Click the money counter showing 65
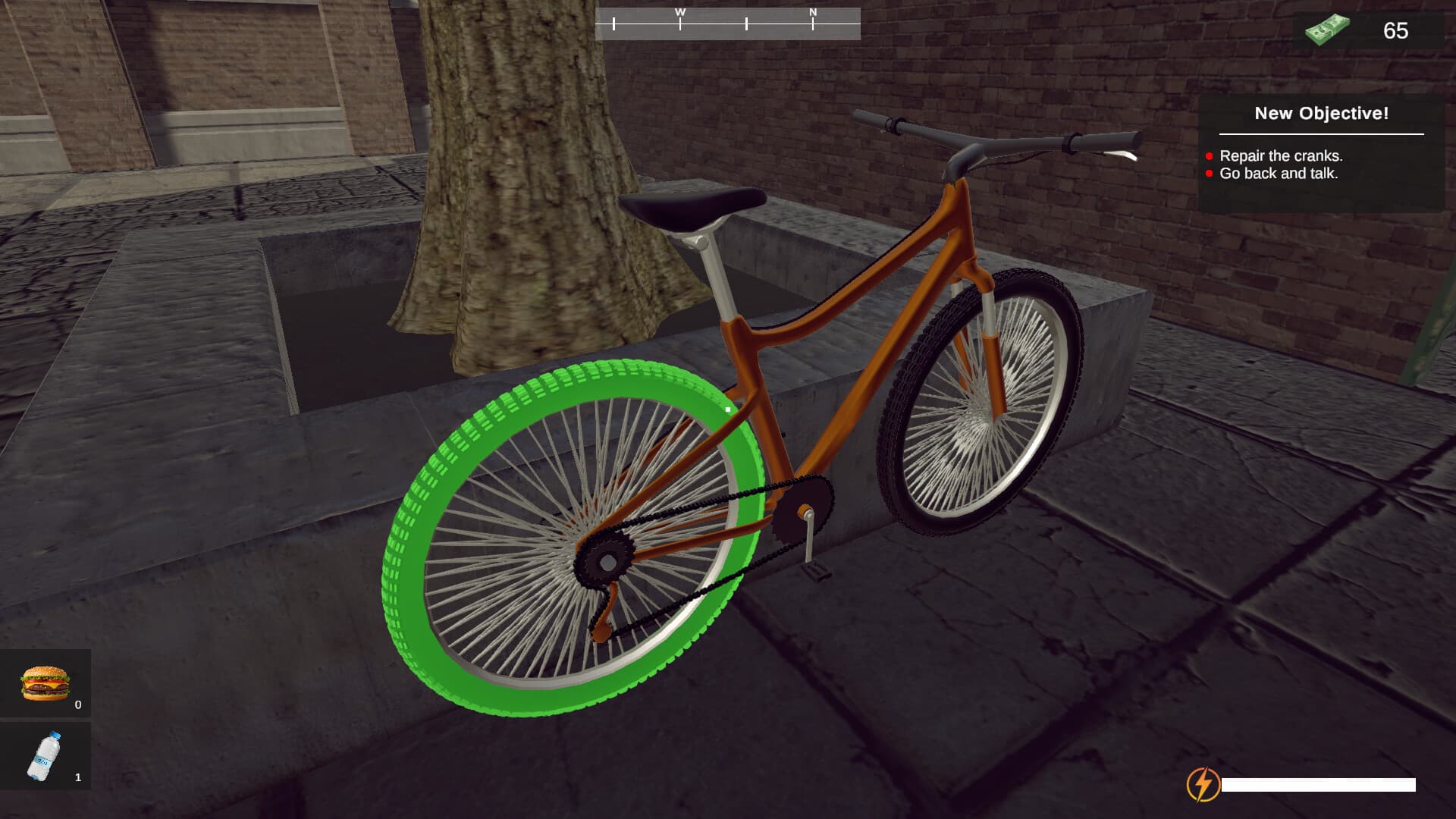Screen dimensions: 1456x819 coord(1395,32)
